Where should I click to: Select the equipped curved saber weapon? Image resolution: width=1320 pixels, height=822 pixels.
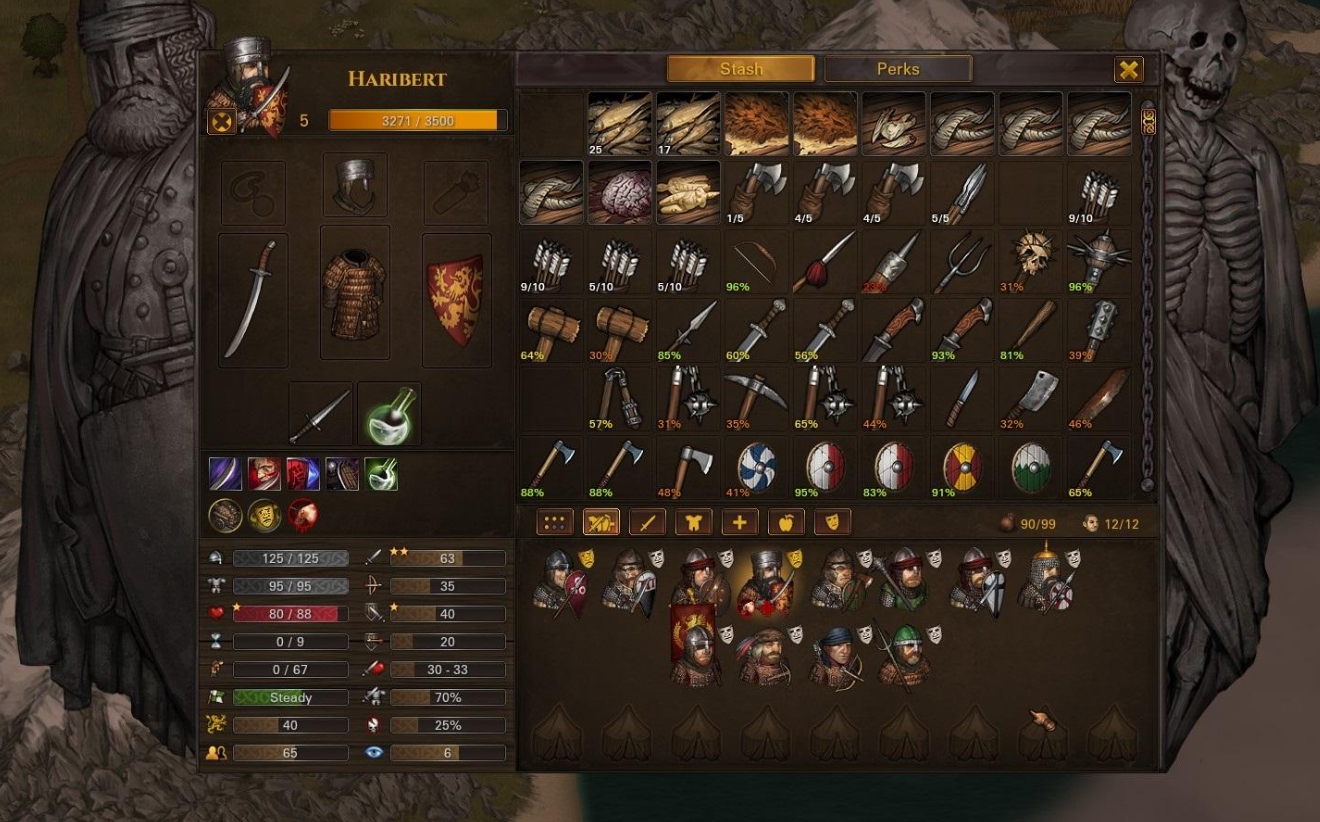click(253, 299)
